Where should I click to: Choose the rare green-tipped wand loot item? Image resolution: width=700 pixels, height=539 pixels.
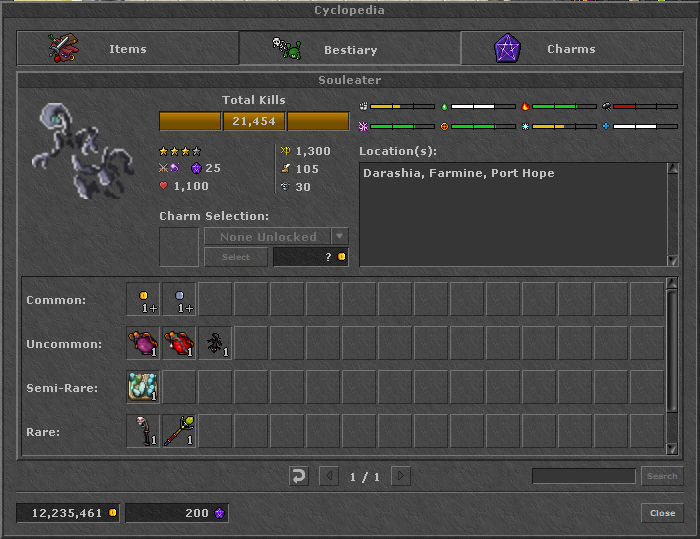point(179,431)
